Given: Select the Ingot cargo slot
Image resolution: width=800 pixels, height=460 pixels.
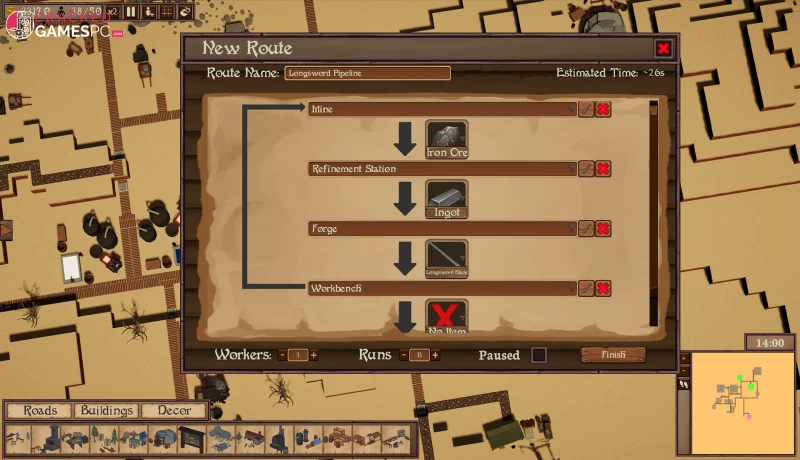Looking at the screenshot, I should click(447, 199).
